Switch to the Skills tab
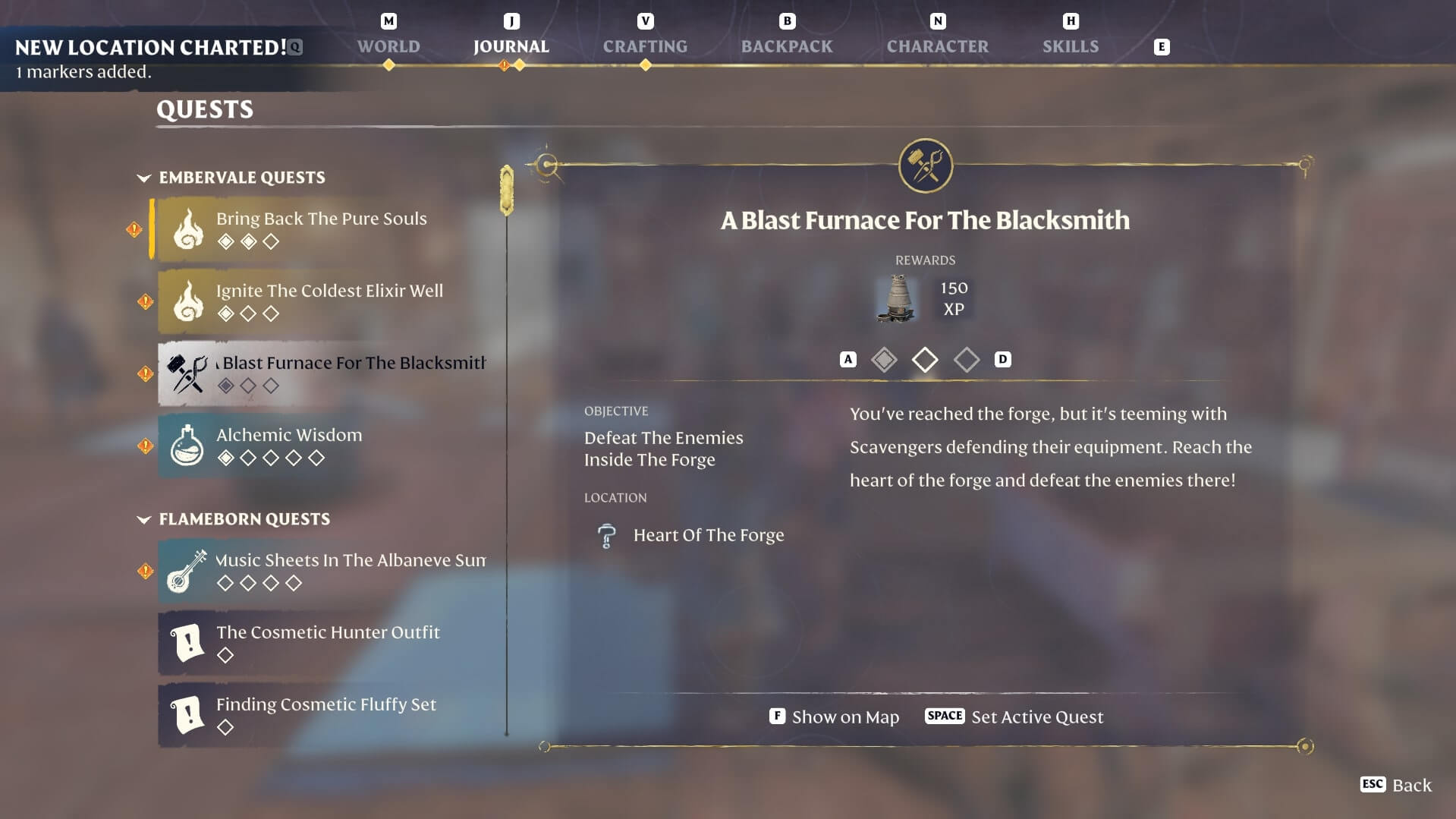The image size is (1456, 819). click(x=1070, y=46)
